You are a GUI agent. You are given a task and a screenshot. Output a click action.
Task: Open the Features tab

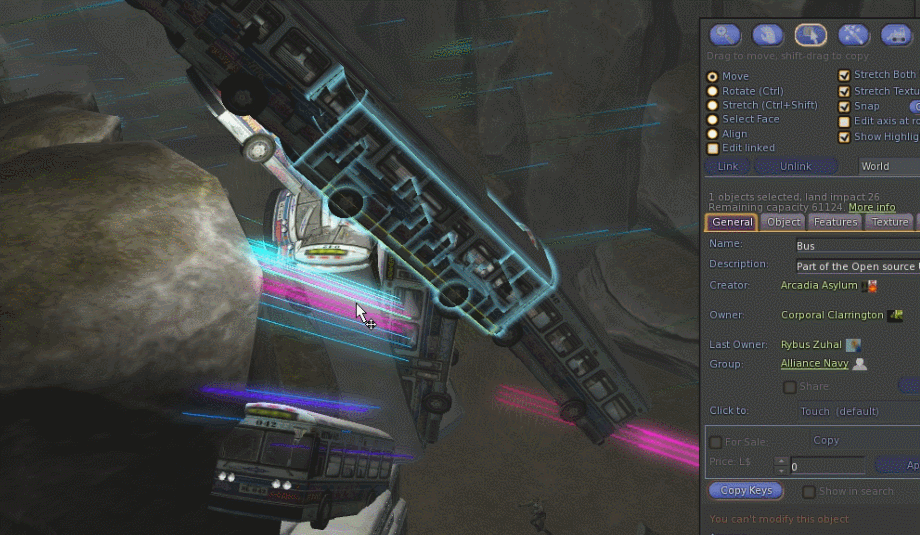pyautogui.click(x=835, y=222)
